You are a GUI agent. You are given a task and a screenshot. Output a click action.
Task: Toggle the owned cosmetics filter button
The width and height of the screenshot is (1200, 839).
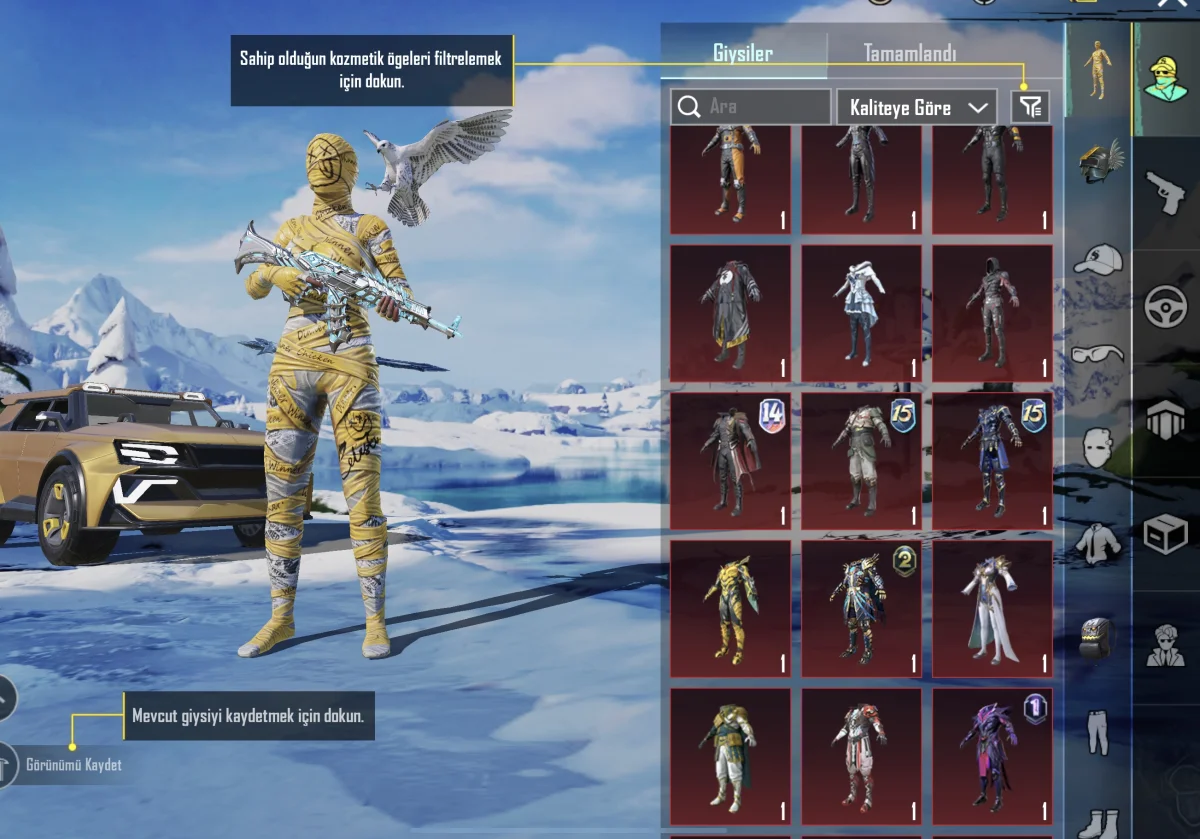tap(1029, 107)
